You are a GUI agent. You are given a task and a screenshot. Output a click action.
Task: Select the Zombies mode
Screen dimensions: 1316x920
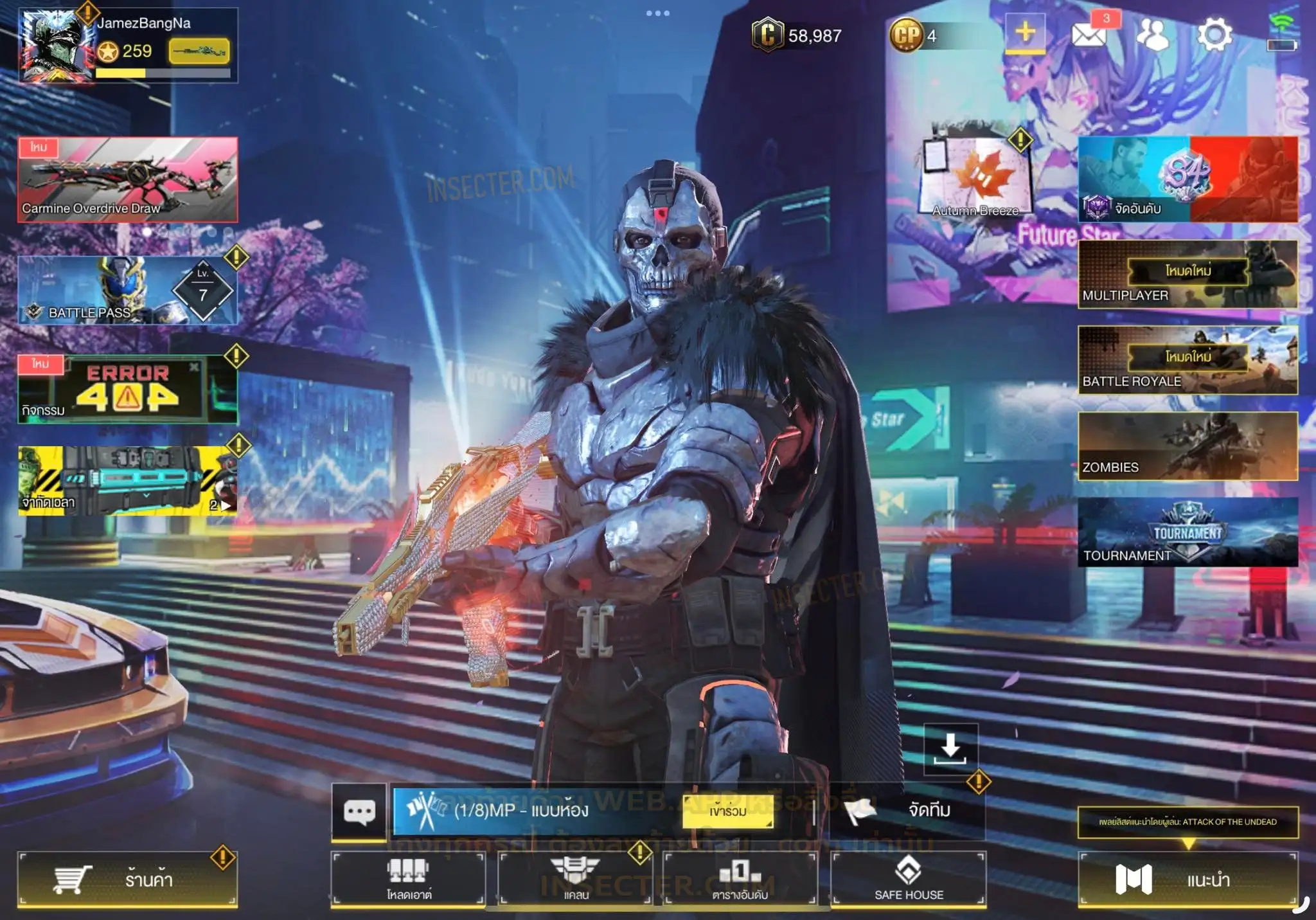point(1187,446)
